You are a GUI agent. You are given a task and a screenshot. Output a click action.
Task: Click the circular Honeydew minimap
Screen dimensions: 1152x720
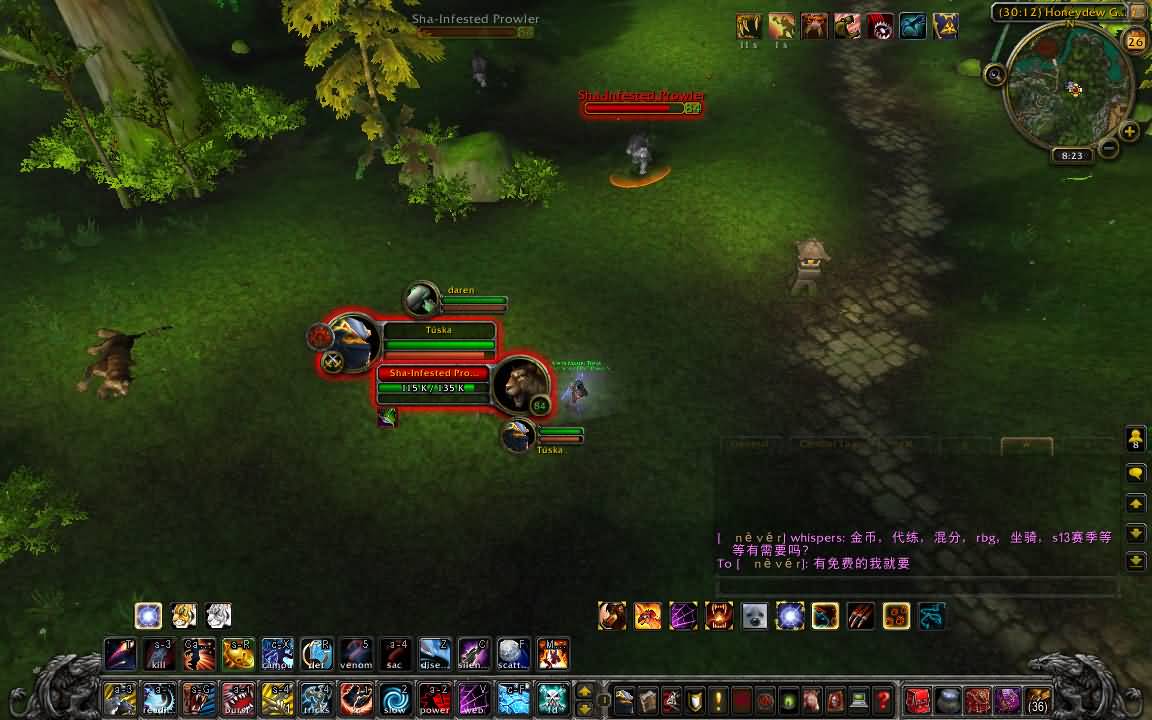pos(1067,89)
